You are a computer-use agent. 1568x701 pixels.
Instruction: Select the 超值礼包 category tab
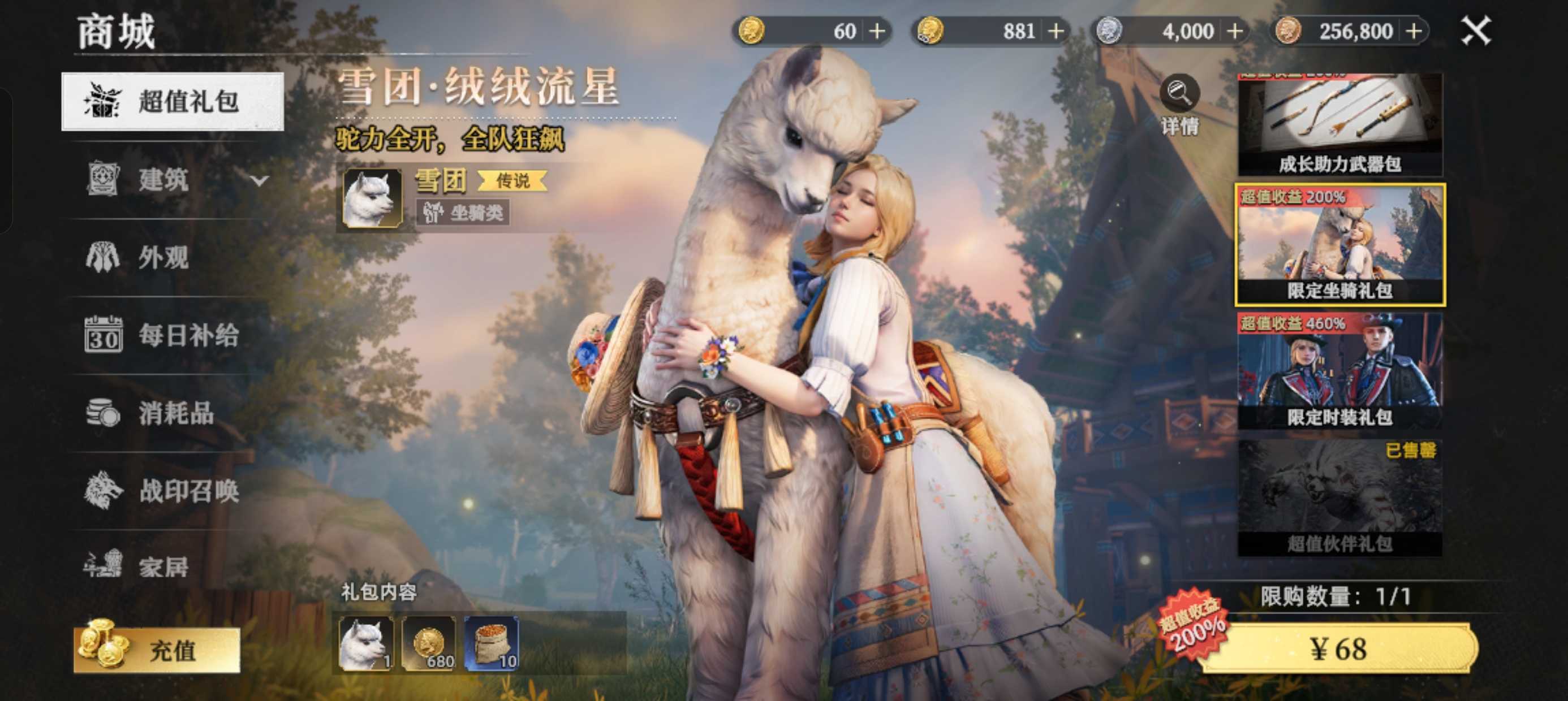[173, 101]
